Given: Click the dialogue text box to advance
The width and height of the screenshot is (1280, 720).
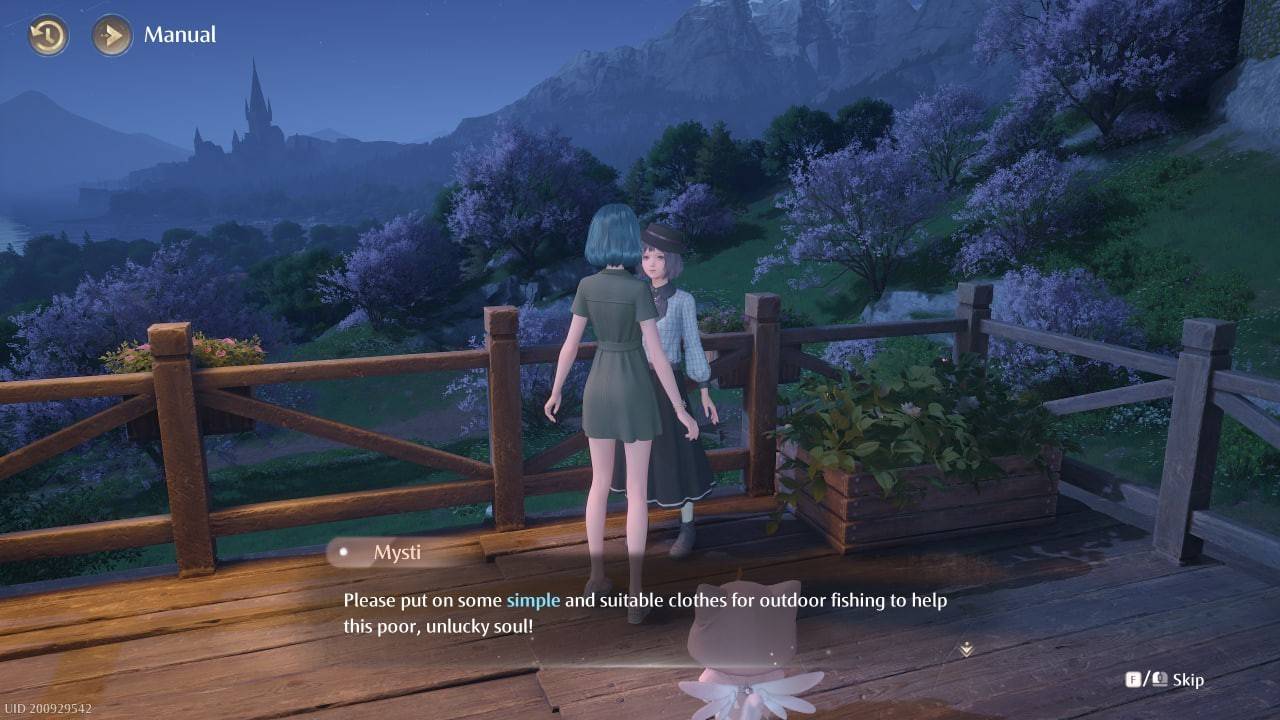Looking at the screenshot, I should point(650,612).
